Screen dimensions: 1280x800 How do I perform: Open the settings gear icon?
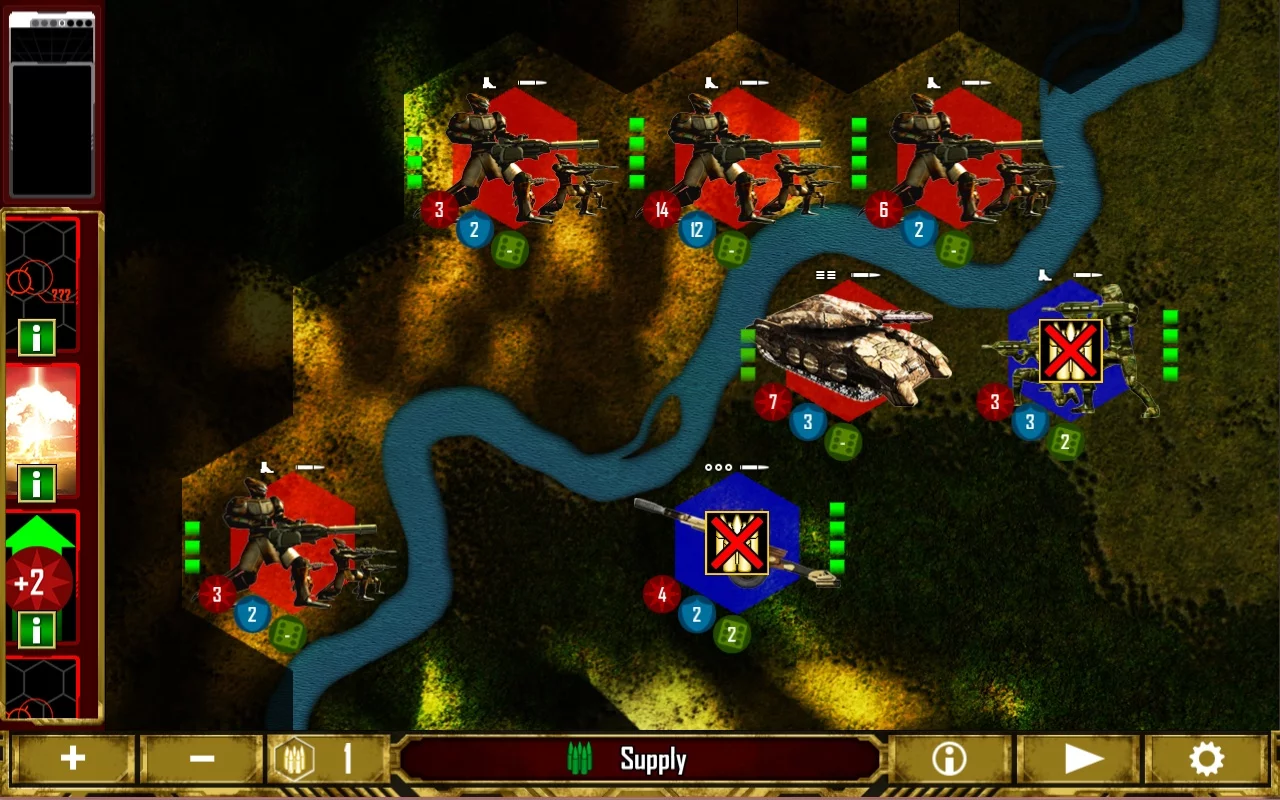[x=1205, y=758]
